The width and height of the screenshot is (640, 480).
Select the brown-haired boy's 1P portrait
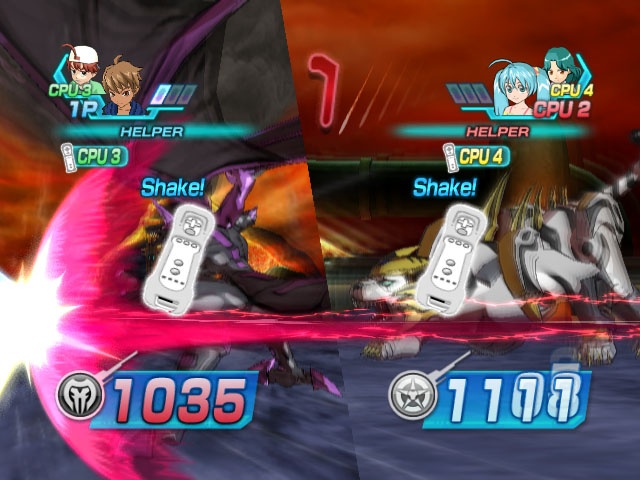click(121, 90)
